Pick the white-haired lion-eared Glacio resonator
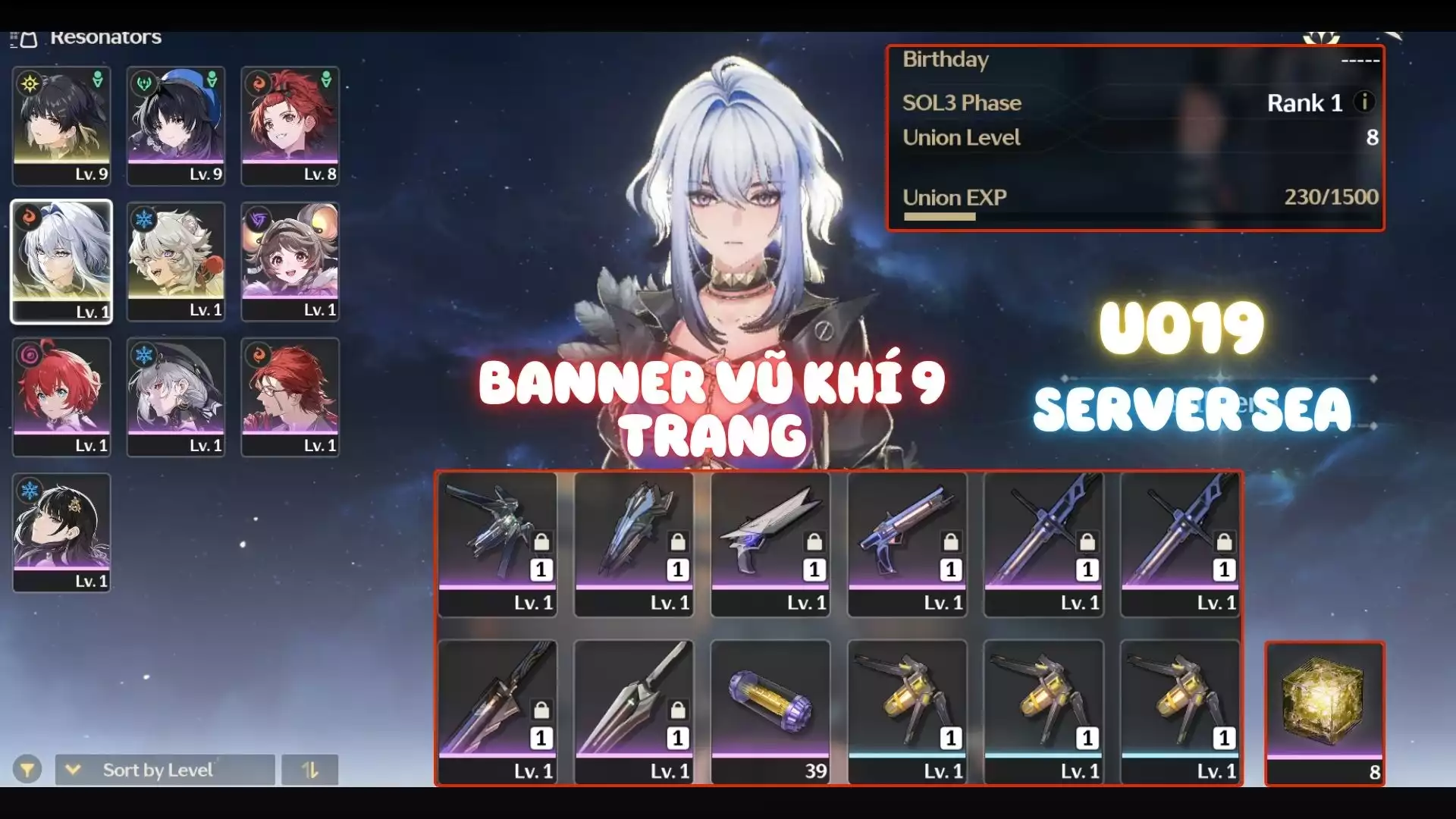 [x=176, y=261]
